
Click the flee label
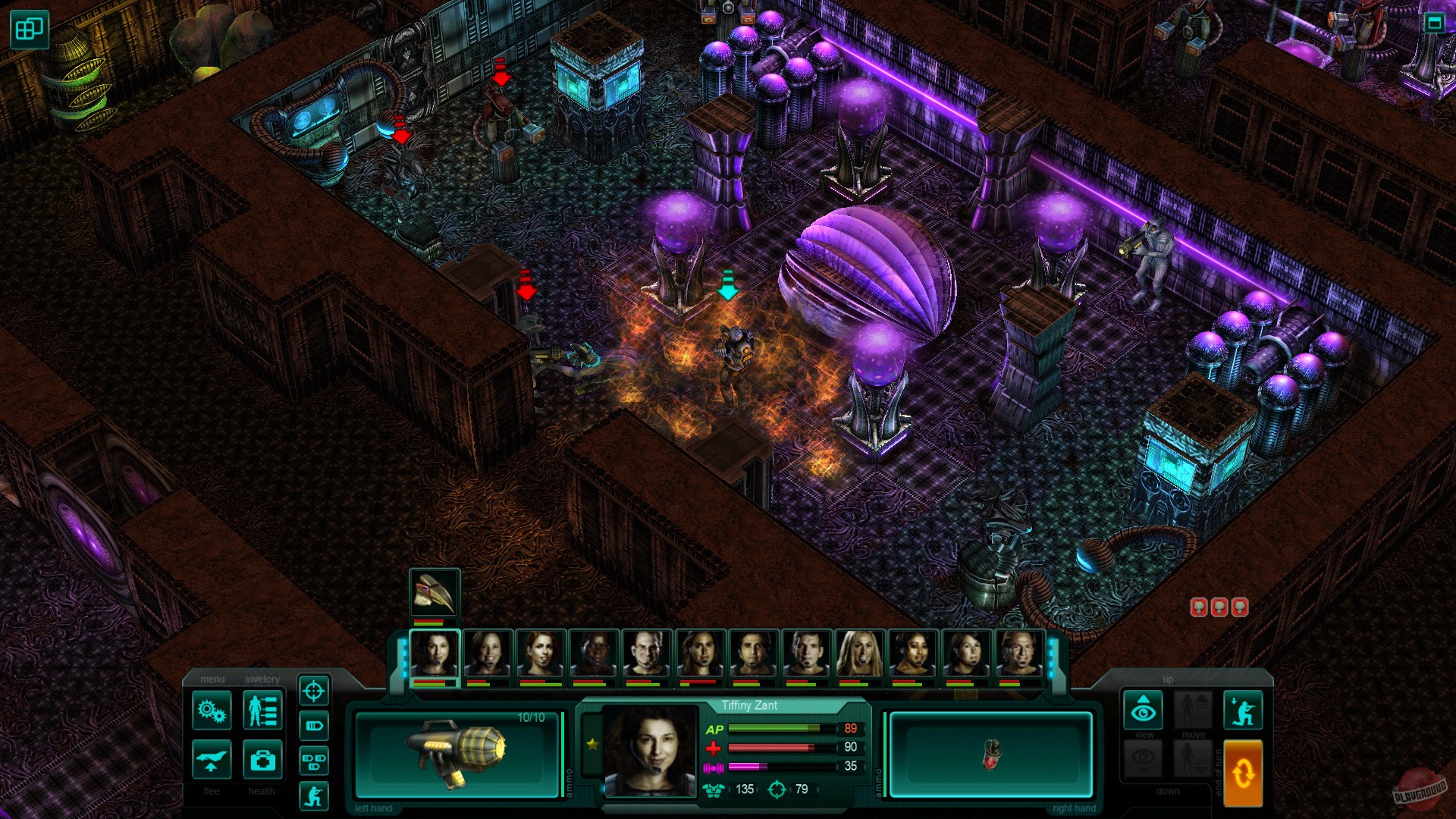[x=211, y=791]
